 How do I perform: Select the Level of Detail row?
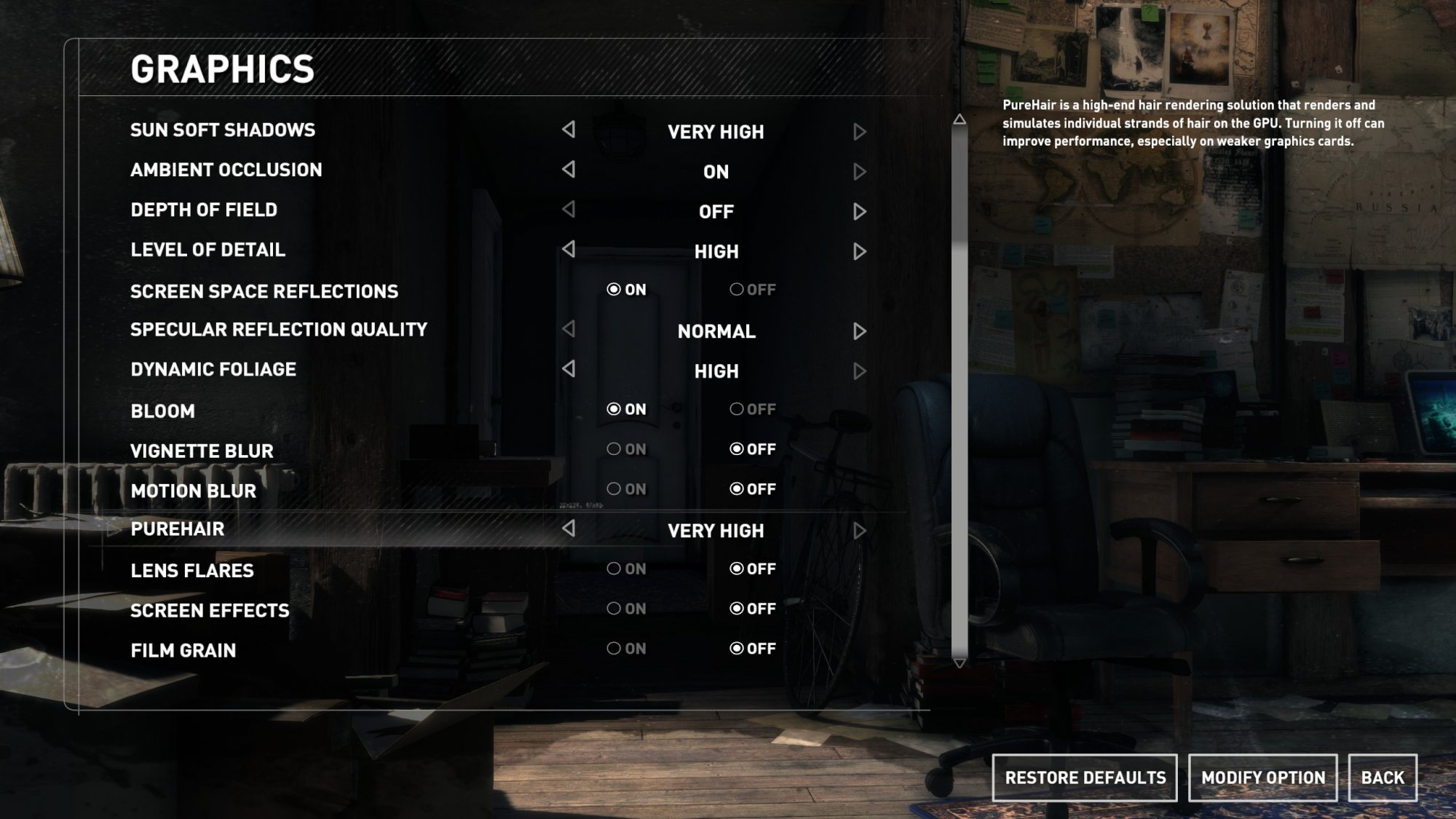tap(208, 250)
